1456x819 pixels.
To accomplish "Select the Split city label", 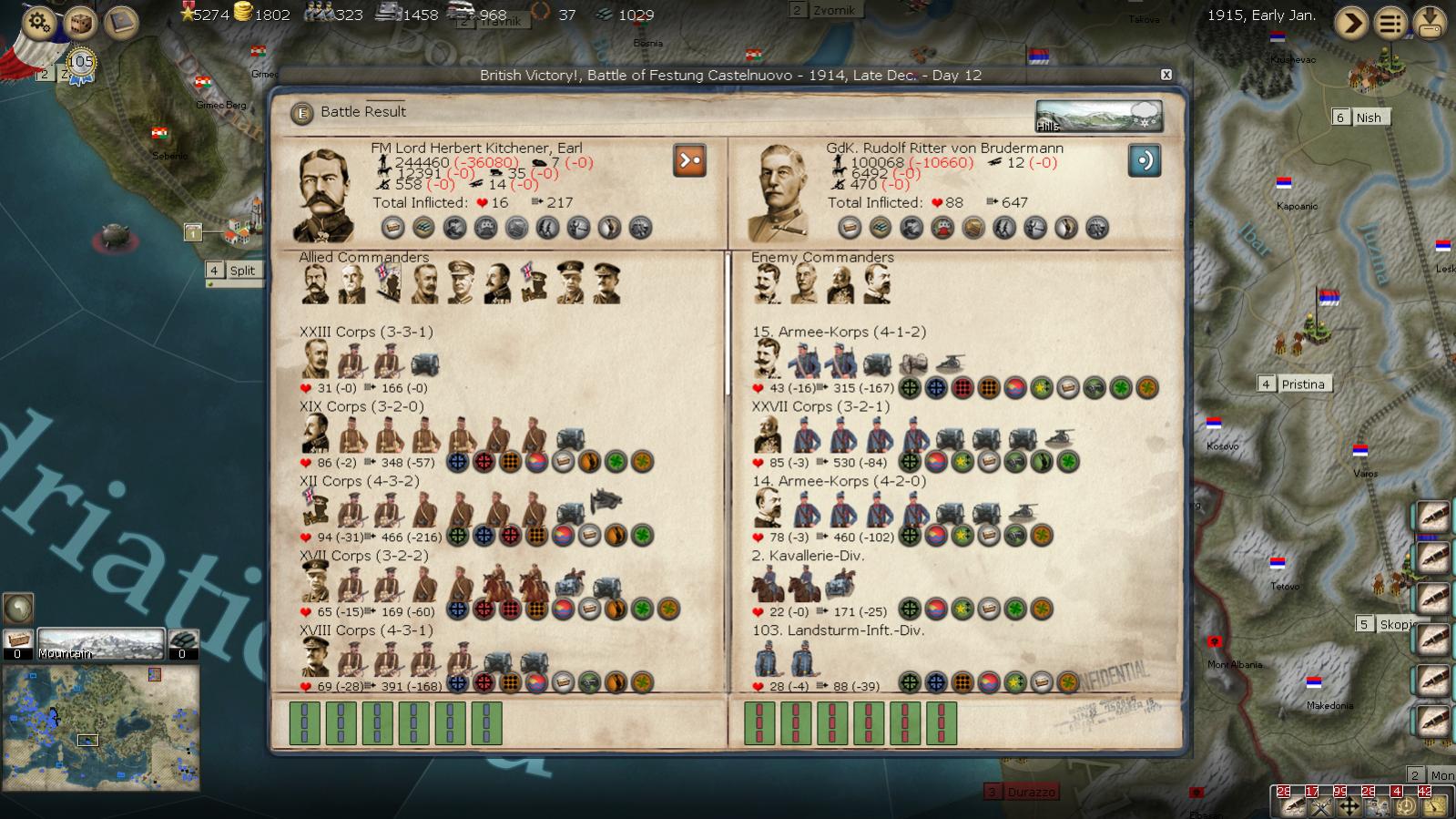I will (x=241, y=271).
